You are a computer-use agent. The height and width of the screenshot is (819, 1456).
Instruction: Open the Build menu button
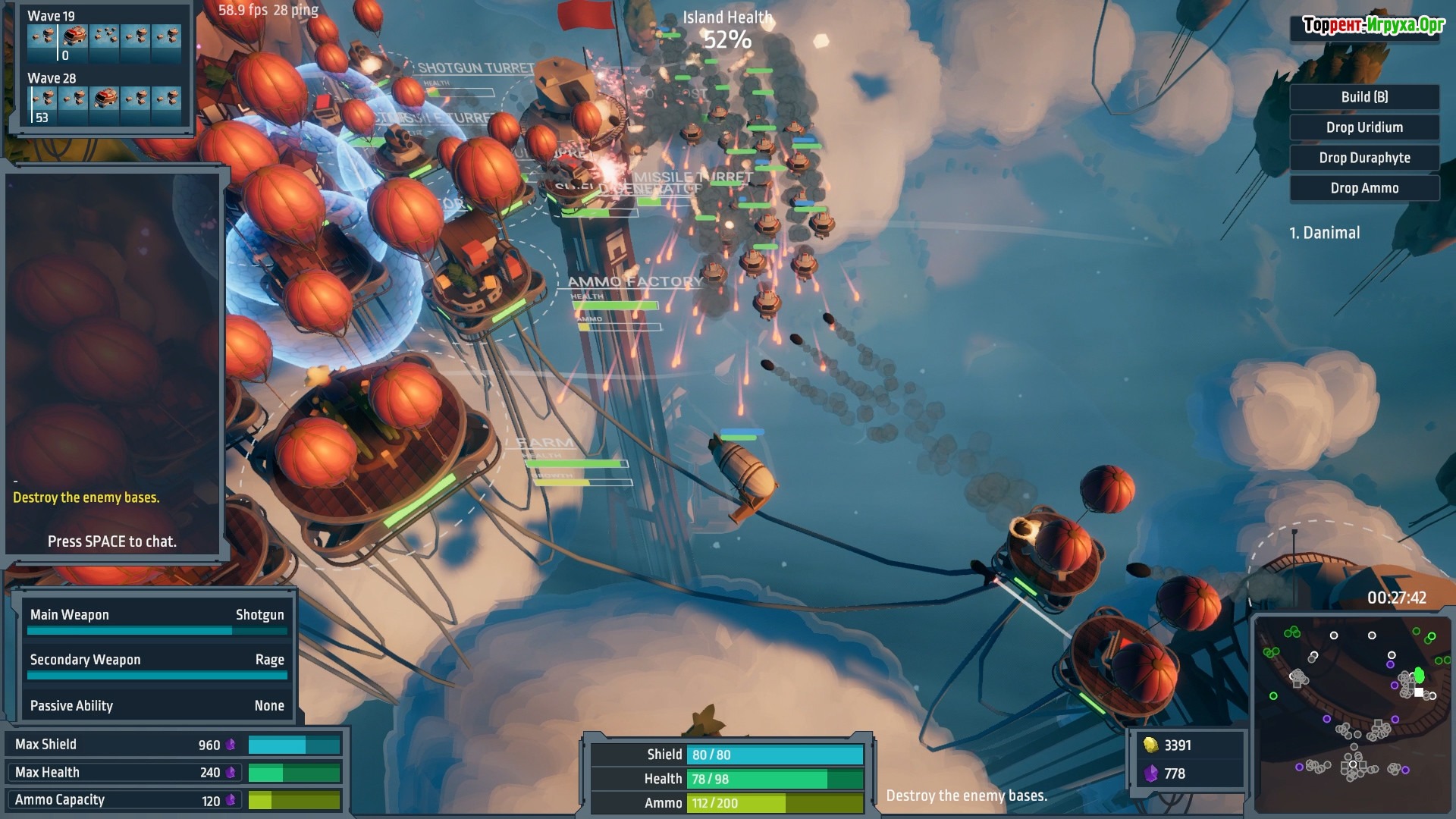[1363, 97]
